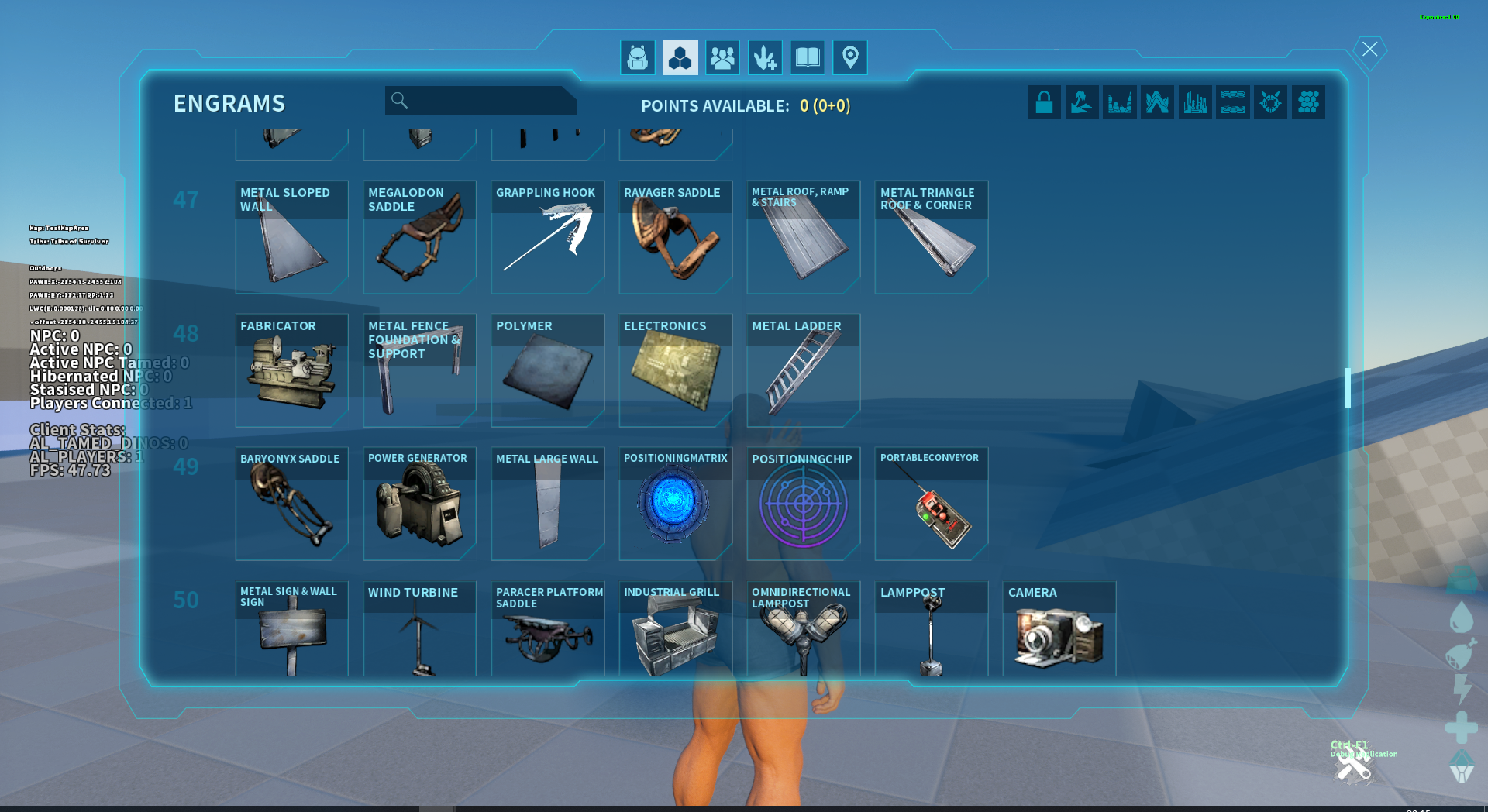
Task: Pick the Ravager Saddle engram
Action: click(675, 237)
